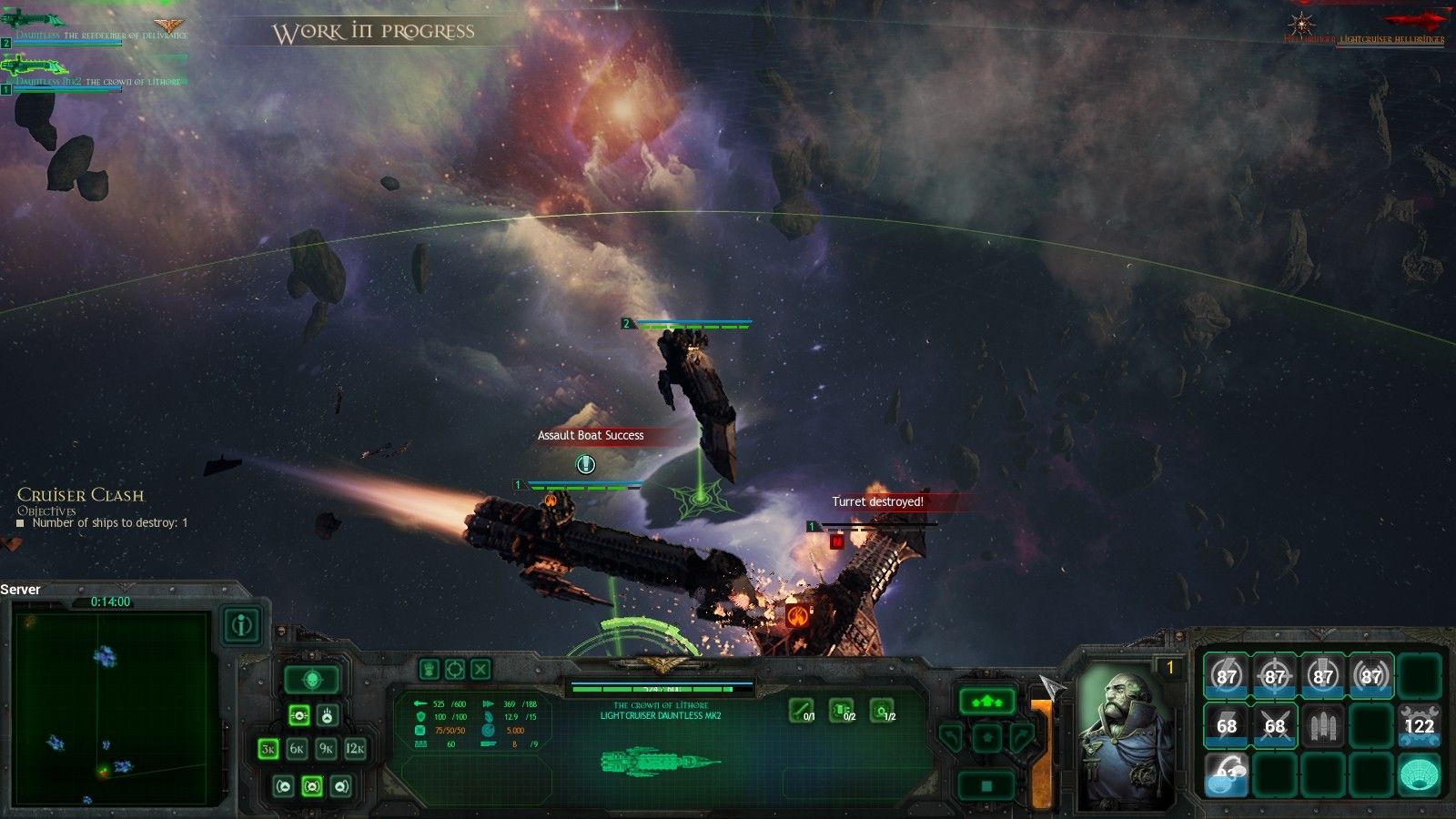Click the square all-stop button

click(x=986, y=784)
